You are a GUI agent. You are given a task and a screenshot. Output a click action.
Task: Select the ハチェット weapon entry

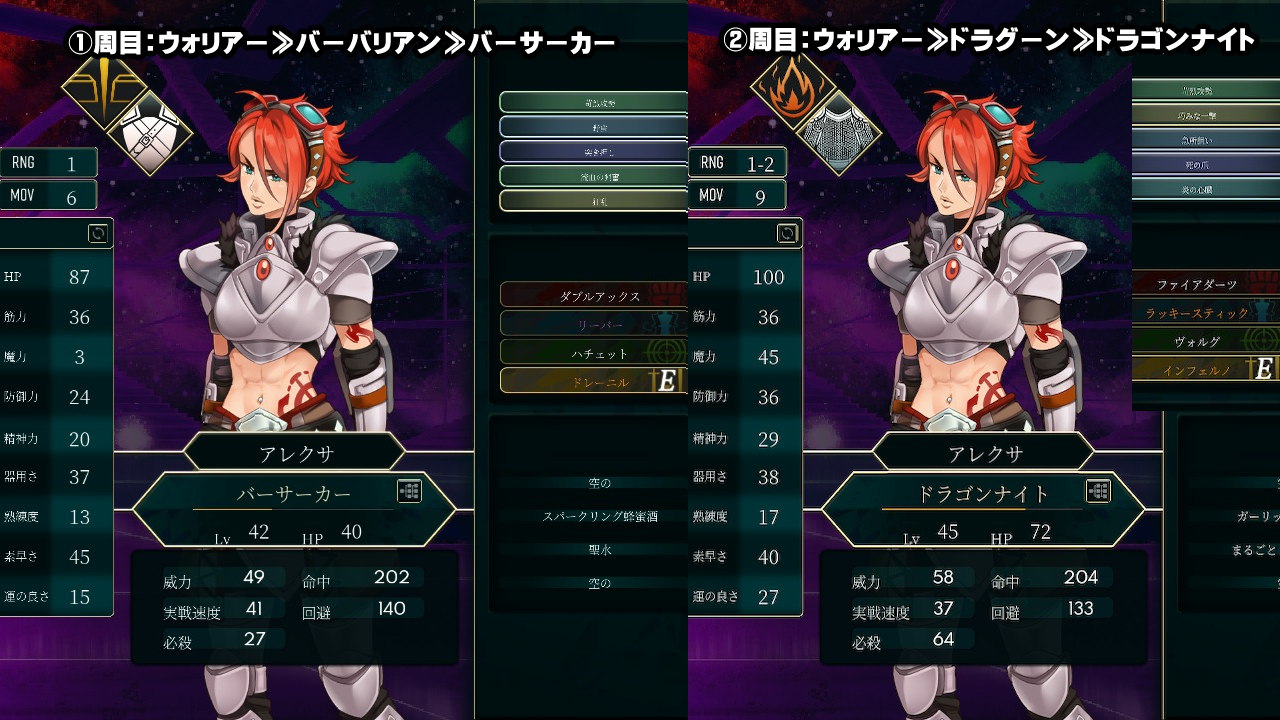coord(592,353)
